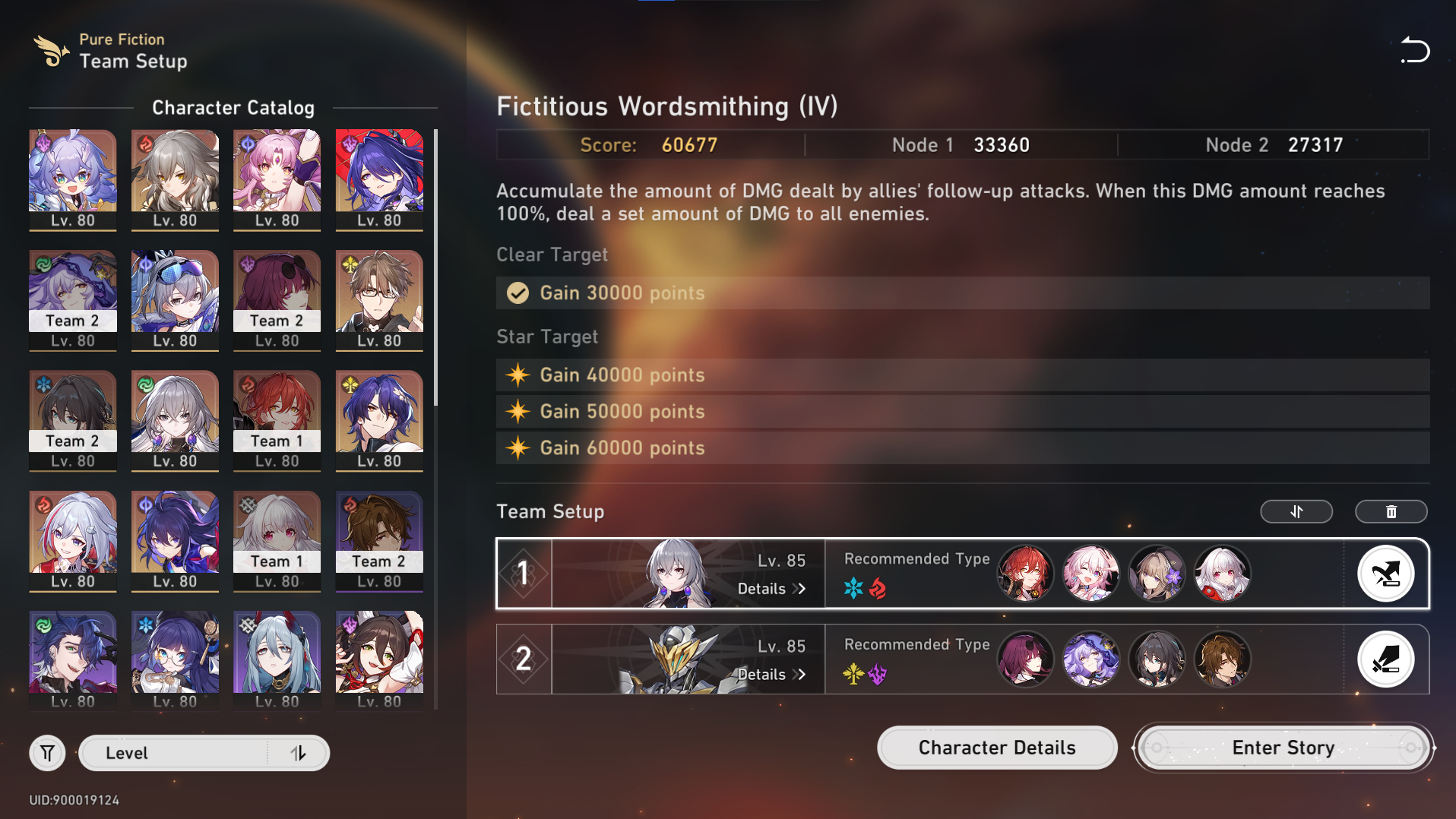
Task: Click the Fire element icon for Team 1
Action: (878, 587)
